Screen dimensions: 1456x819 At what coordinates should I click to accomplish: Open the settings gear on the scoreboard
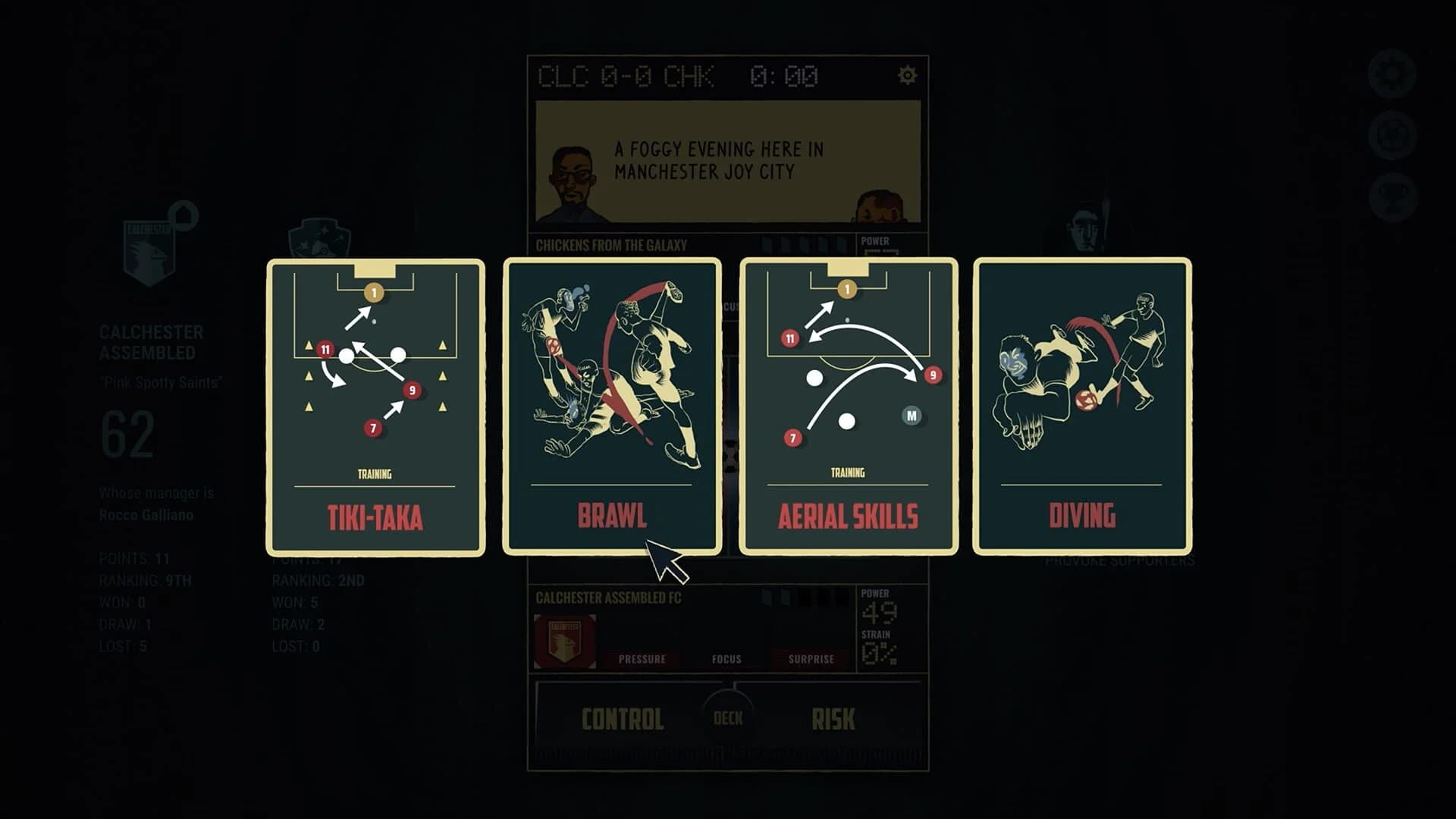tap(907, 75)
